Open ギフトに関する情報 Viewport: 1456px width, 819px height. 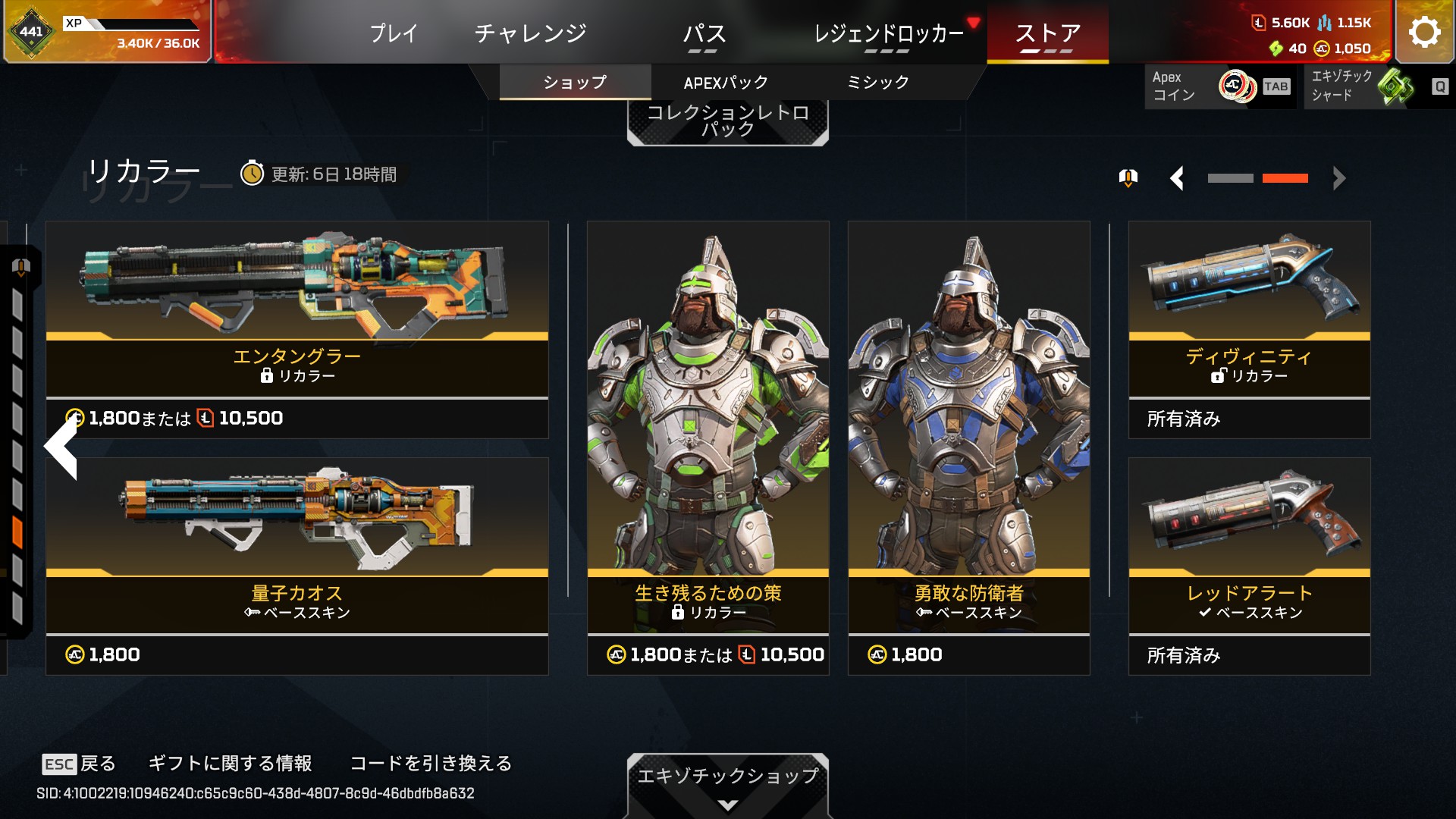[x=230, y=763]
